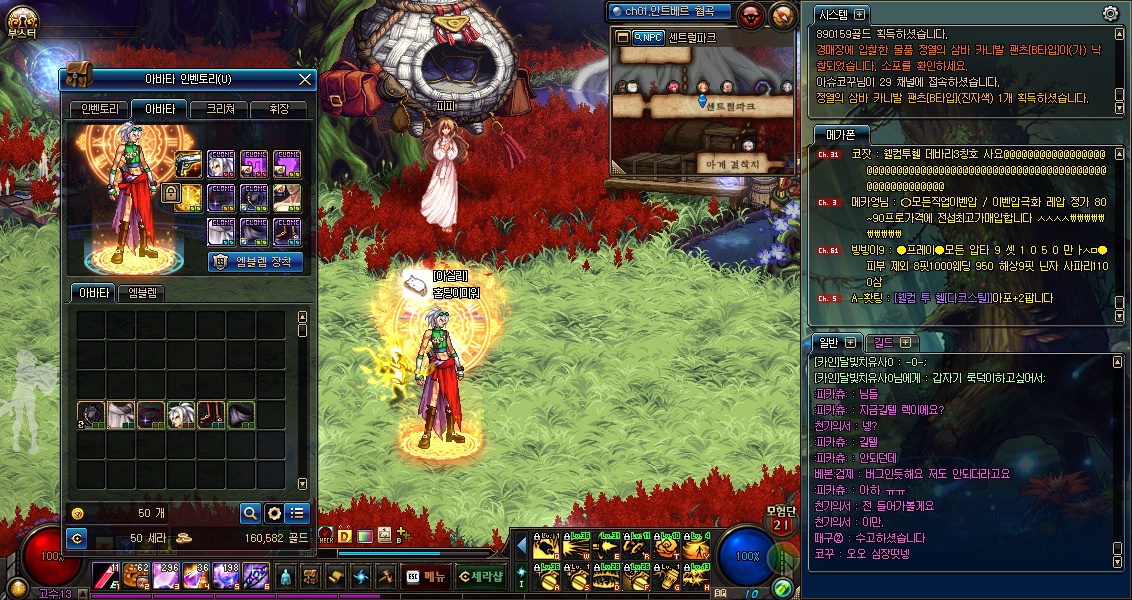1132x600 pixels.
Task: Click the inventory list sort button
Action: coord(297,513)
